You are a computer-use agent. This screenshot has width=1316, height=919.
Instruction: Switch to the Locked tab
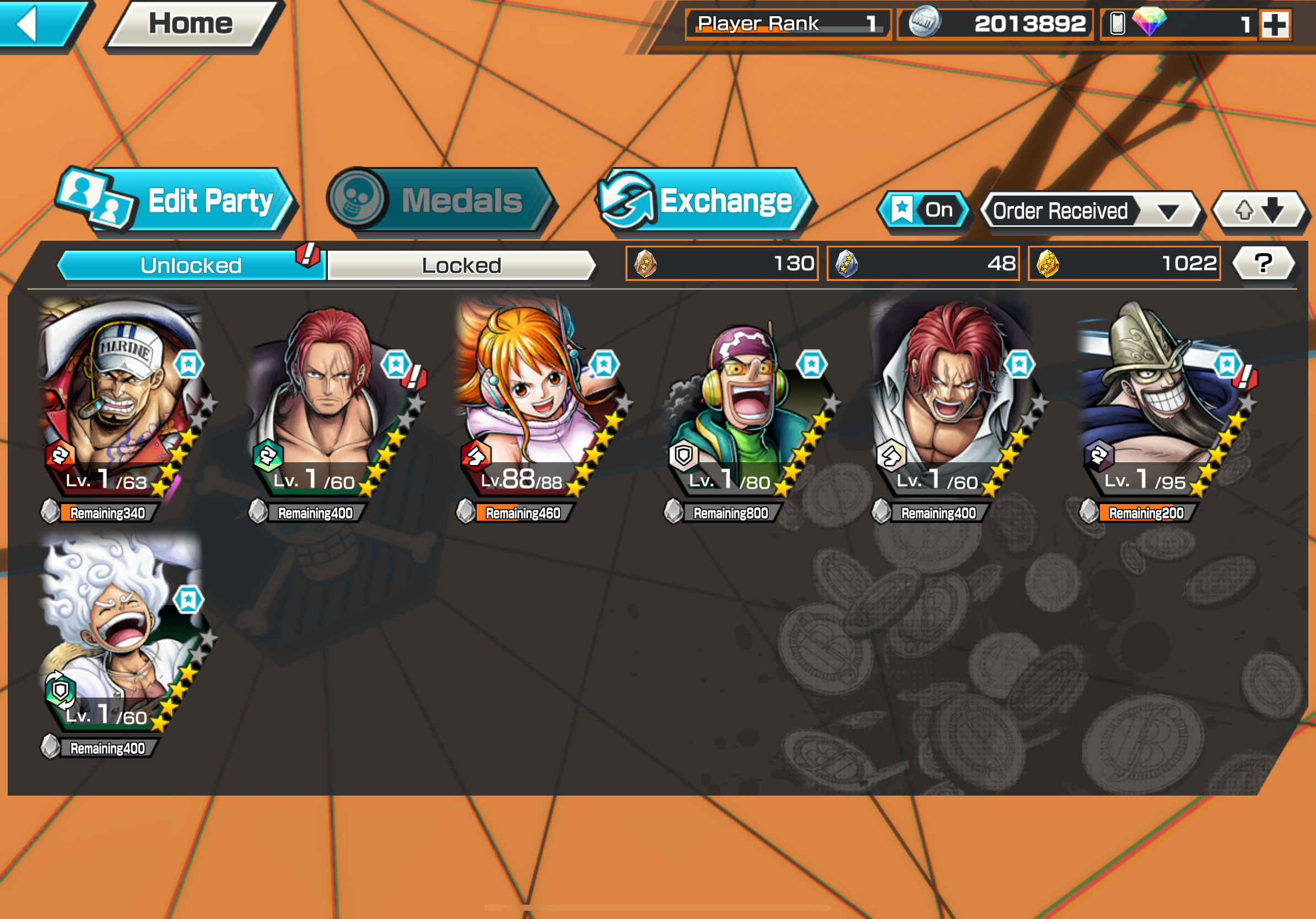(x=461, y=265)
